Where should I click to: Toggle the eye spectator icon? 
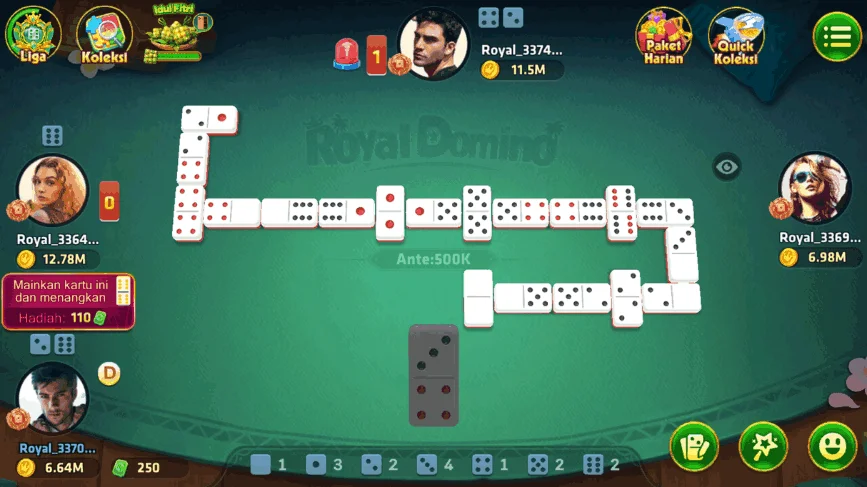[x=727, y=167]
